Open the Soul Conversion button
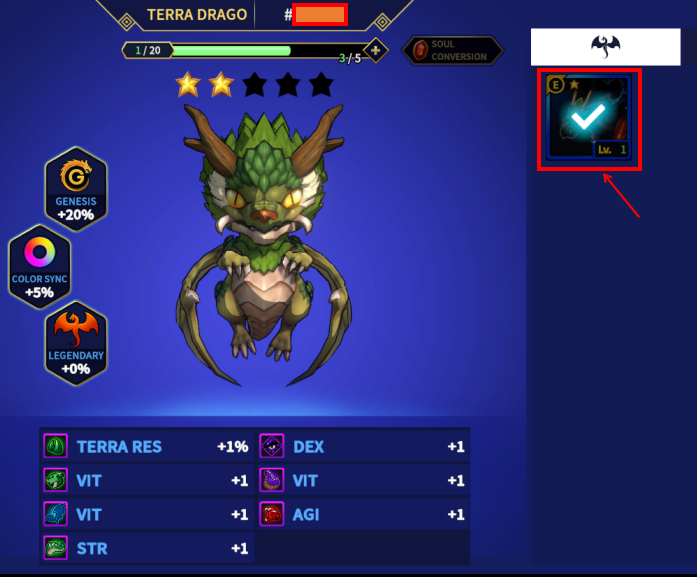 point(452,51)
